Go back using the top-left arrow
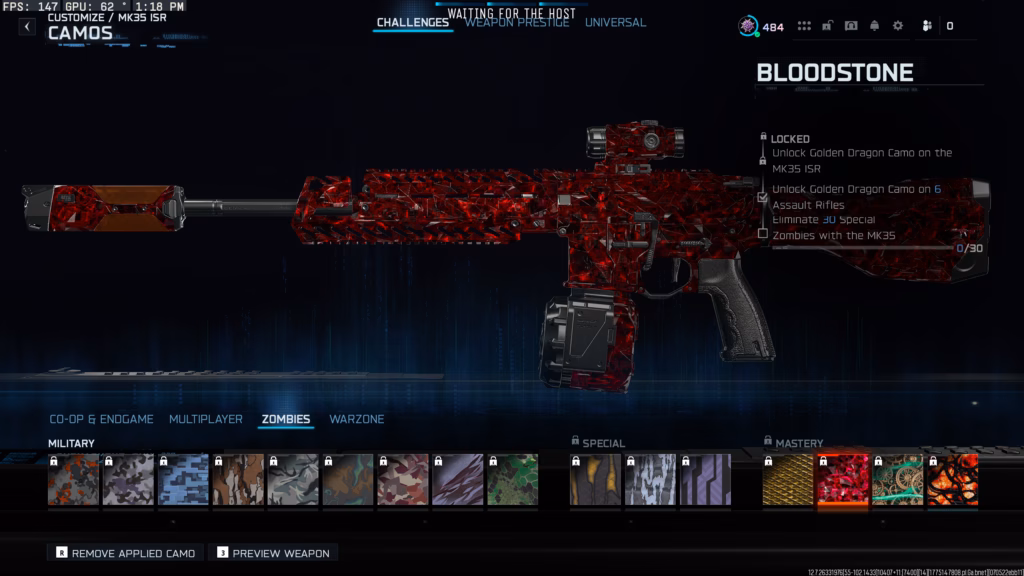Image resolution: width=1024 pixels, height=576 pixels. [27, 27]
